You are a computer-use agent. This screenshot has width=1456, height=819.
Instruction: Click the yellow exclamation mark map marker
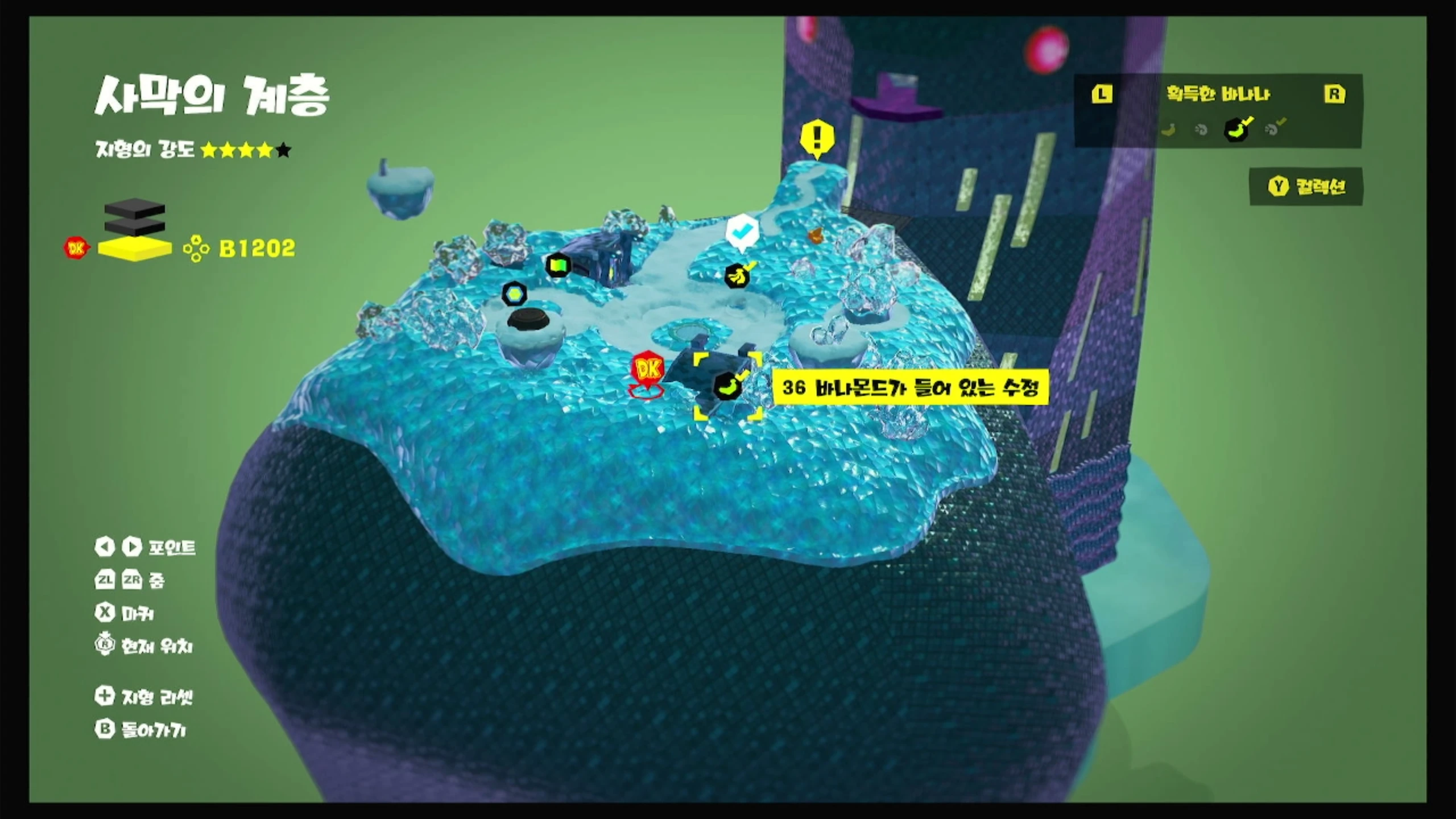pos(817,138)
